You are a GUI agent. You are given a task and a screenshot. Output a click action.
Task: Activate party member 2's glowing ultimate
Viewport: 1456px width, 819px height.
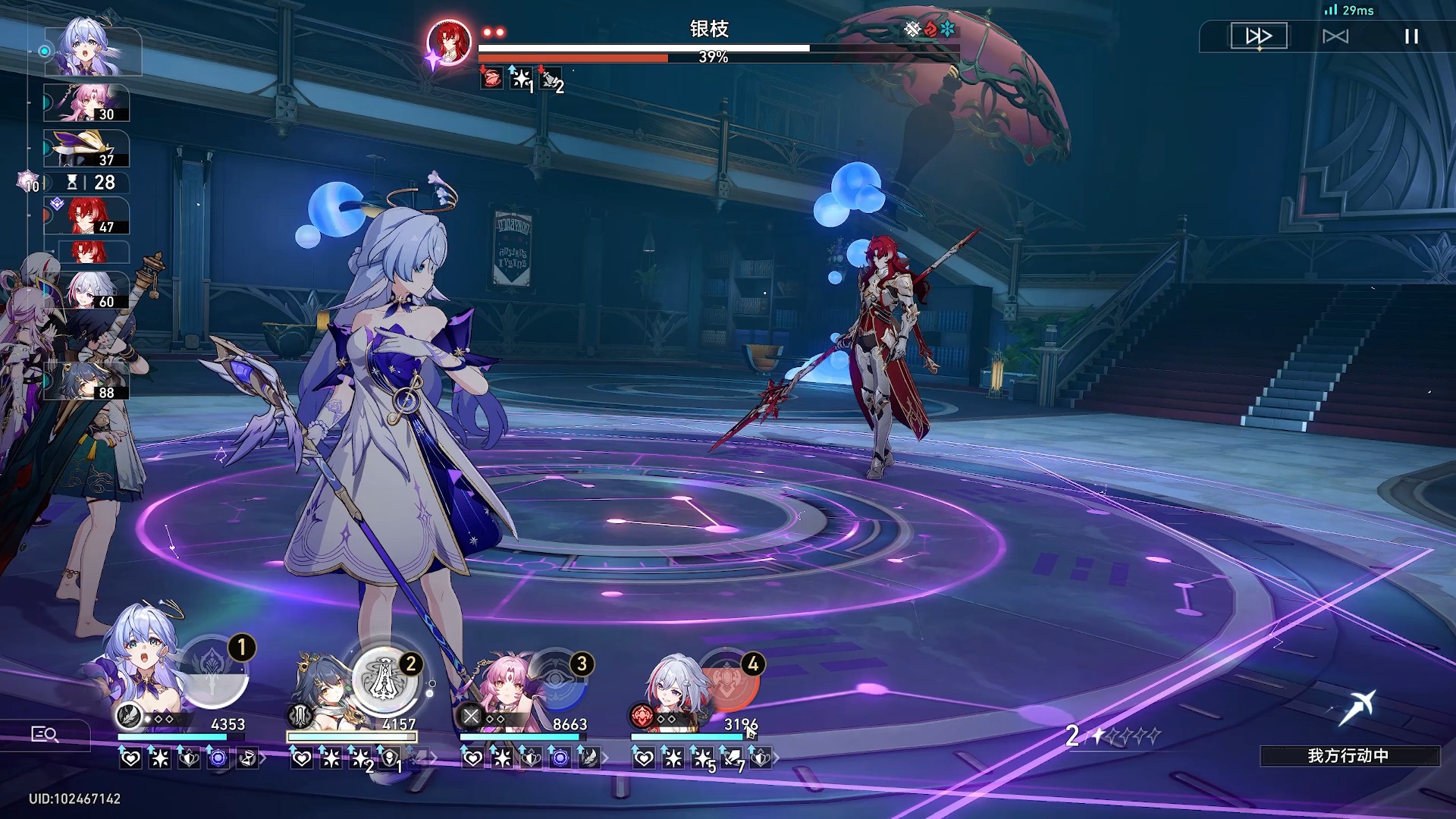pyautogui.click(x=384, y=677)
